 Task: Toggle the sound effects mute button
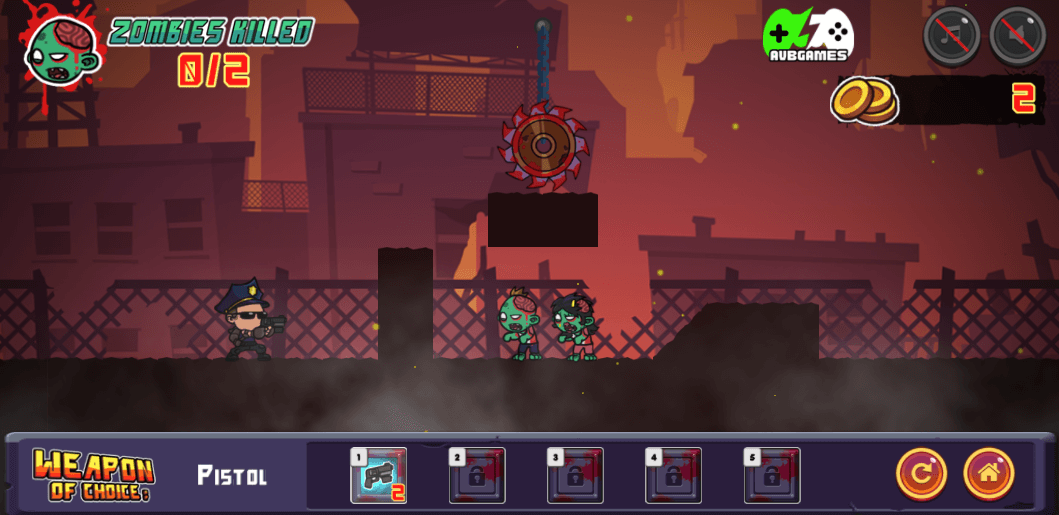(1017, 36)
